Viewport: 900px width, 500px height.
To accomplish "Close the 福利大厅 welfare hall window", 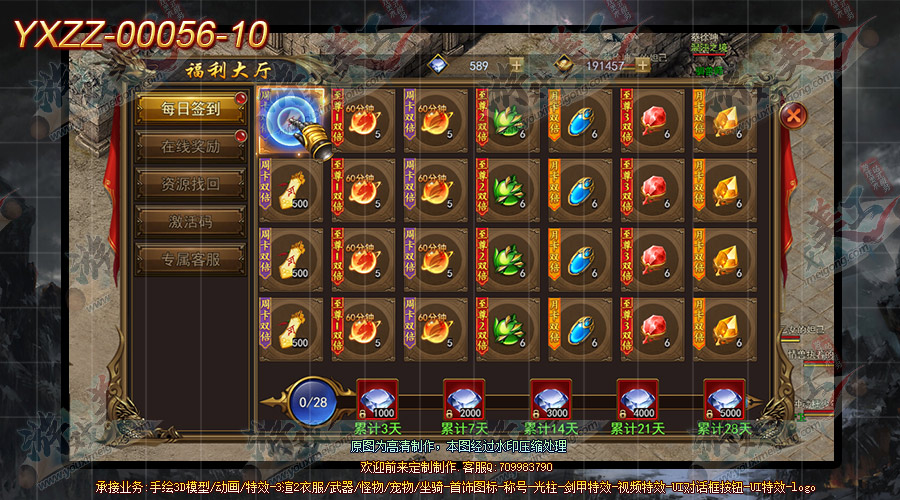I will (x=793, y=115).
